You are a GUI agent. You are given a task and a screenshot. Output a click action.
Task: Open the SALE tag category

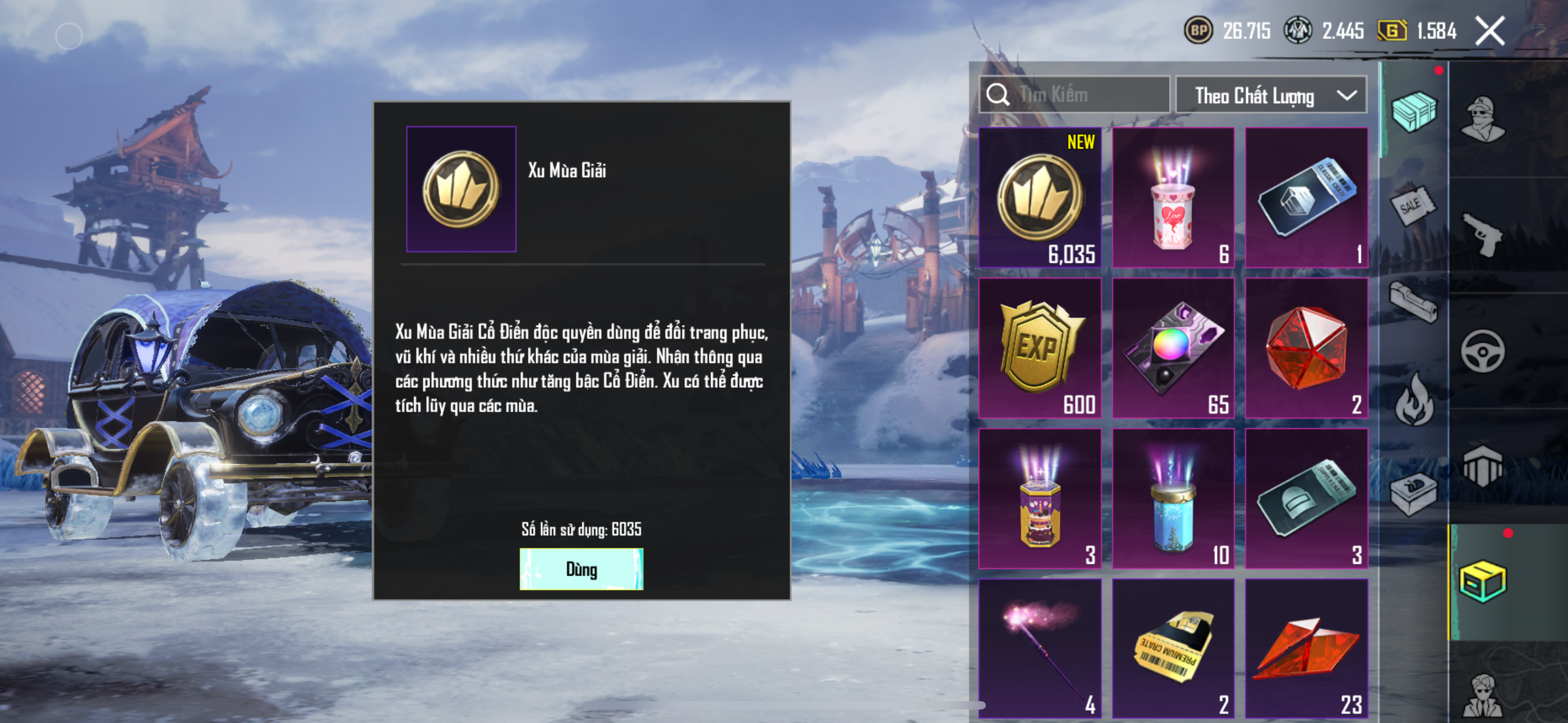[1413, 206]
